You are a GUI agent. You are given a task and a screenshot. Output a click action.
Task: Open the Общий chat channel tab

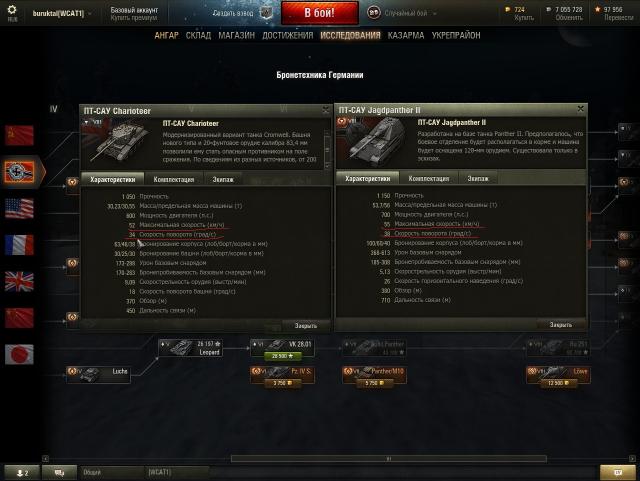[92, 472]
